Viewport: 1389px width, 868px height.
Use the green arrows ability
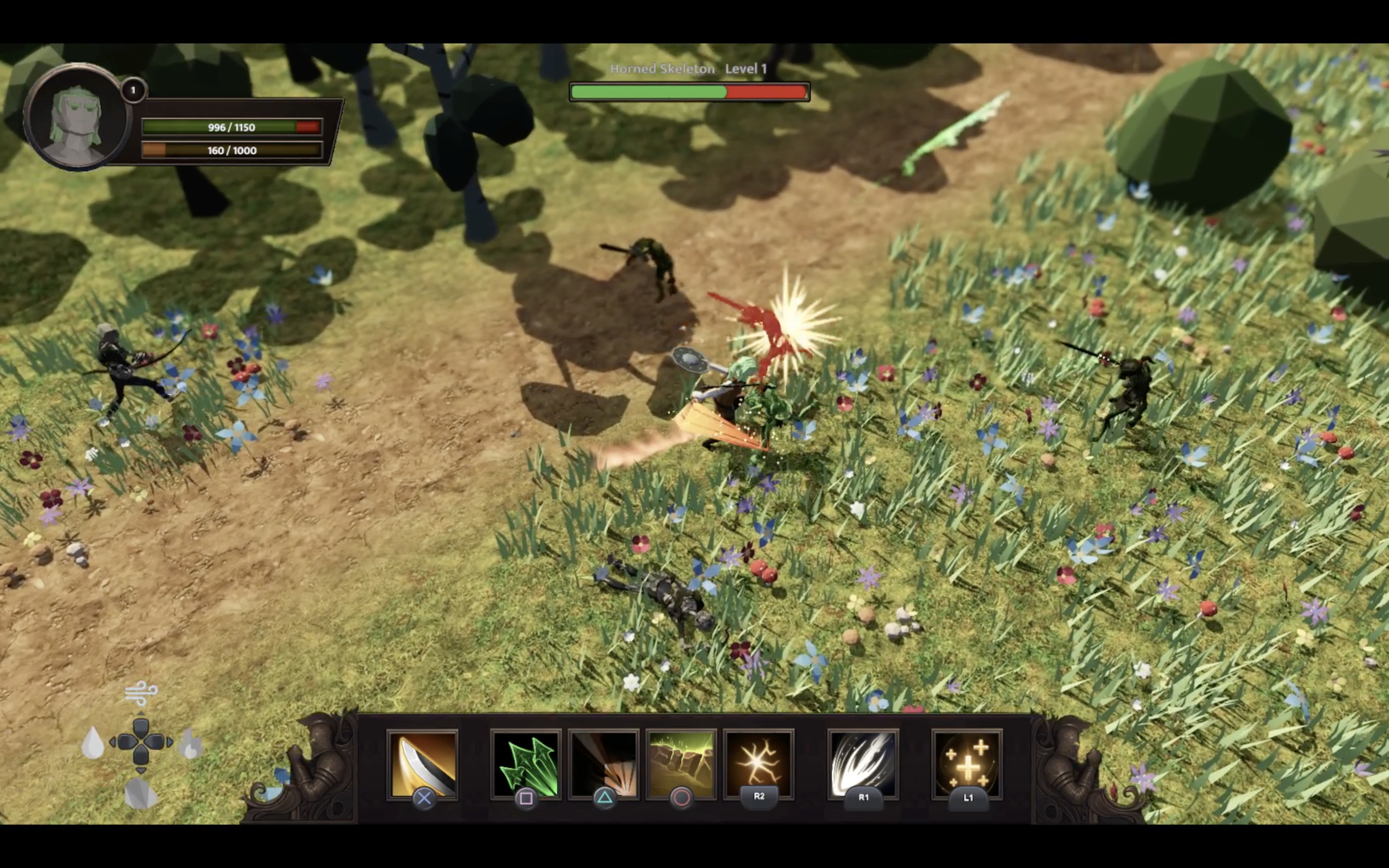(525, 763)
